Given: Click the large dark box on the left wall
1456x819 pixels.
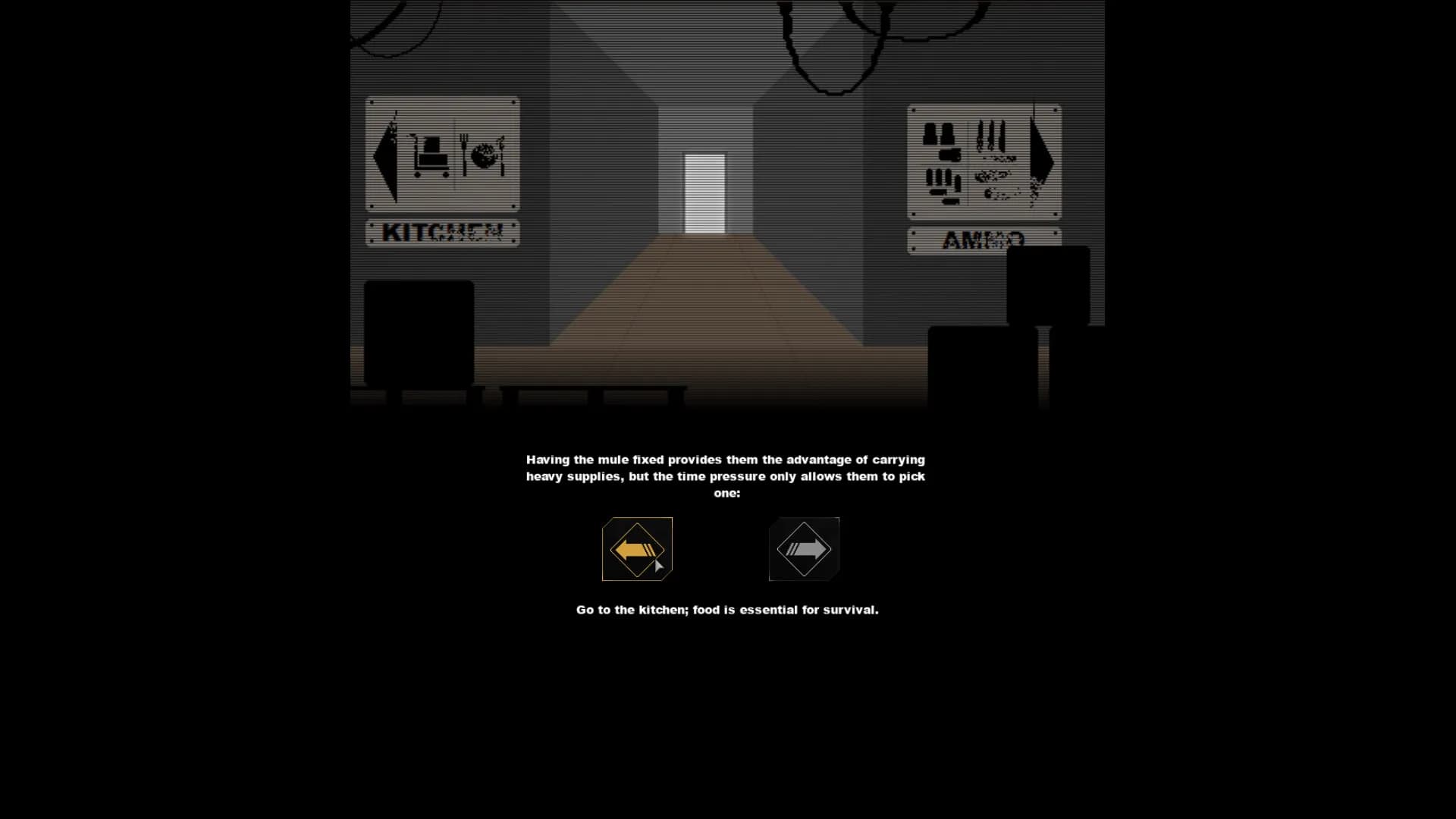Looking at the screenshot, I should [x=419, y=334].
